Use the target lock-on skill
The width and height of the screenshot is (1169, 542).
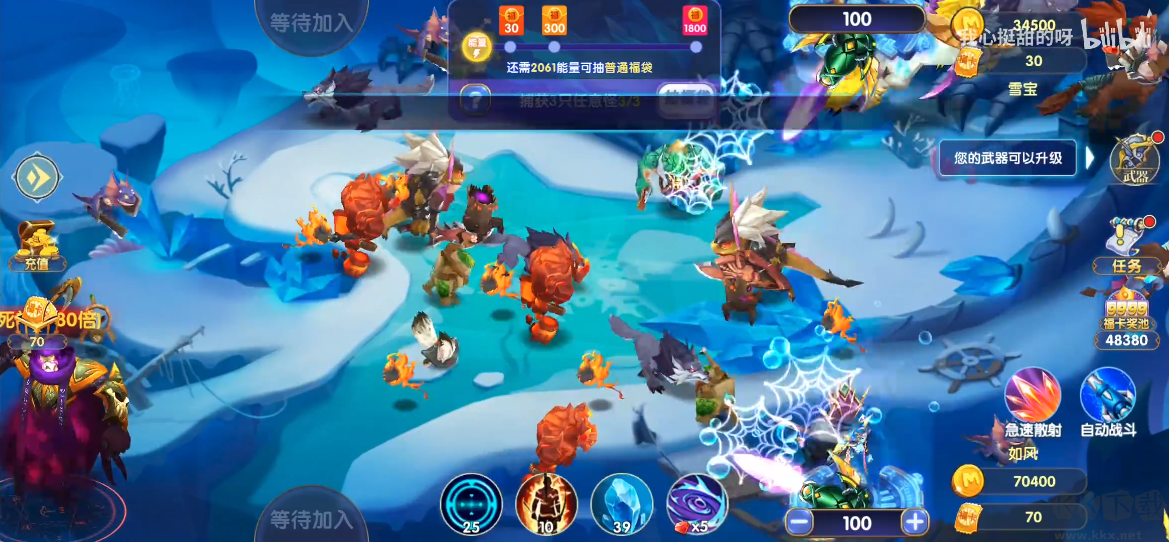pyautogui.click(x=471, y=503)
